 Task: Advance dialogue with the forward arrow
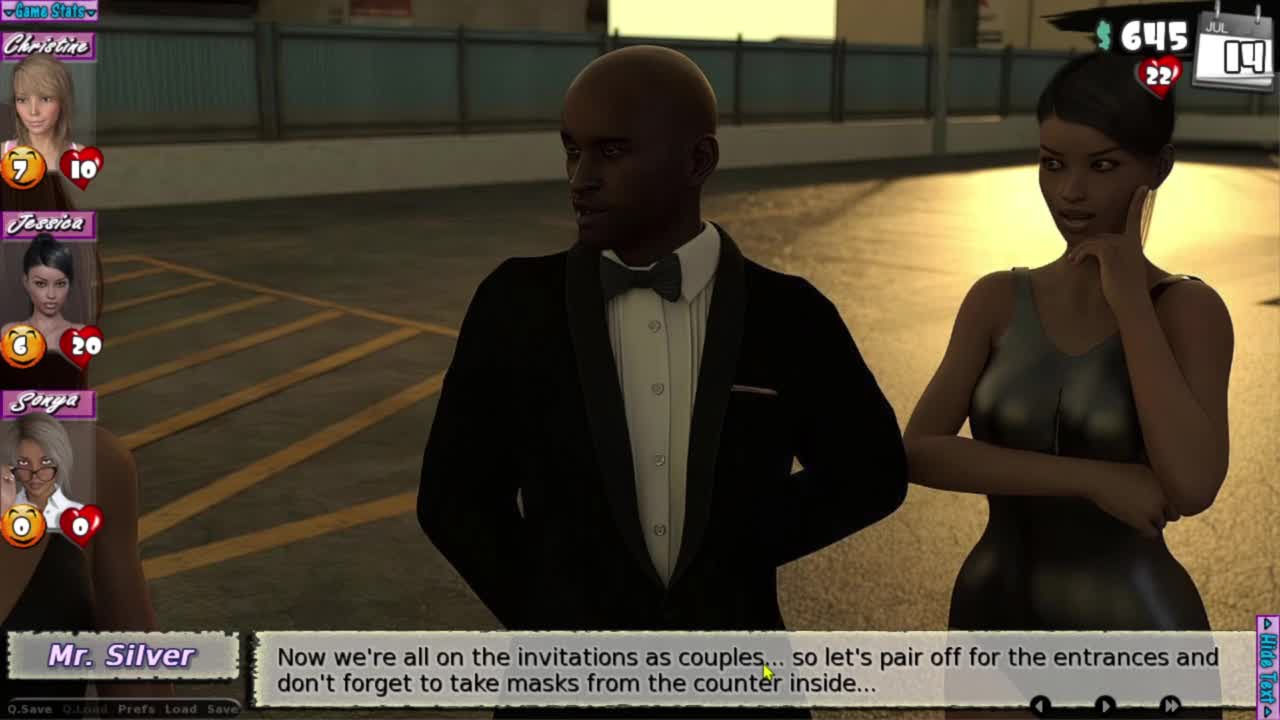[x=1105, y=706]
